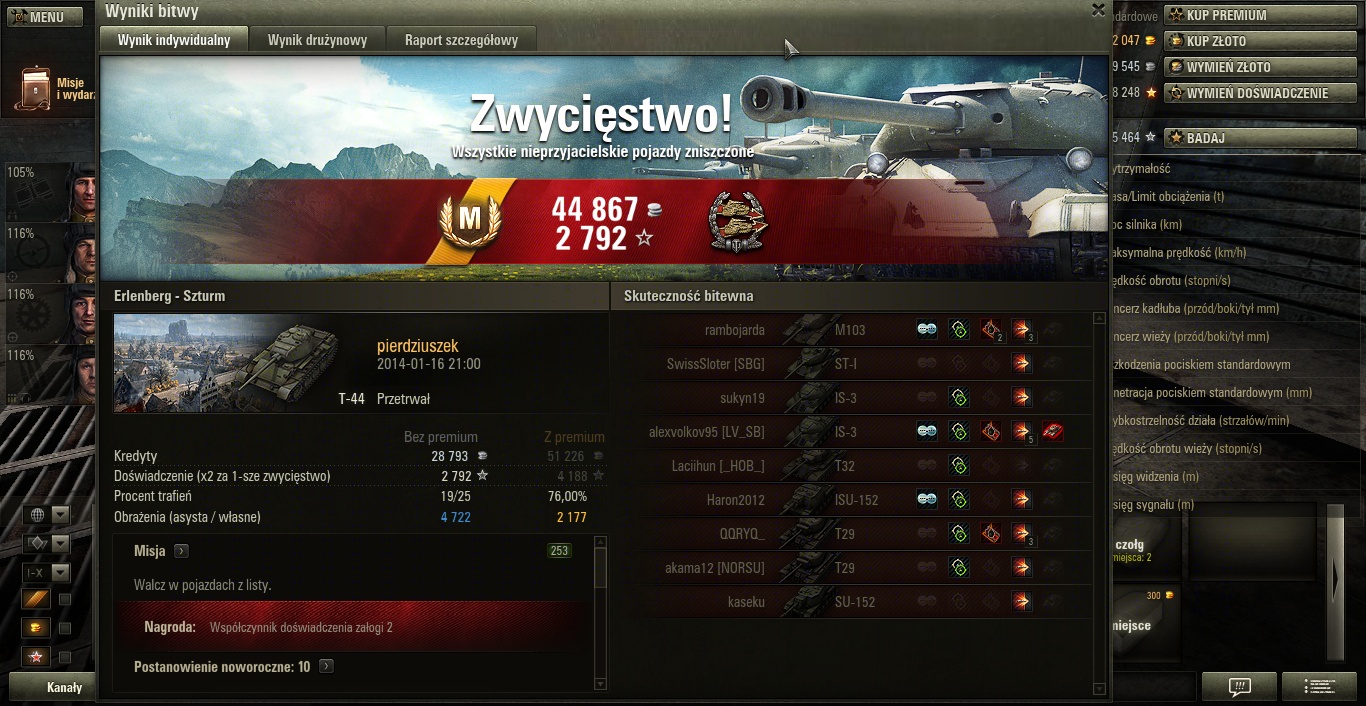The image size is (1366, 706).
Task: Select the Wynik indywidualny tab
Action: tap(174, 40)
